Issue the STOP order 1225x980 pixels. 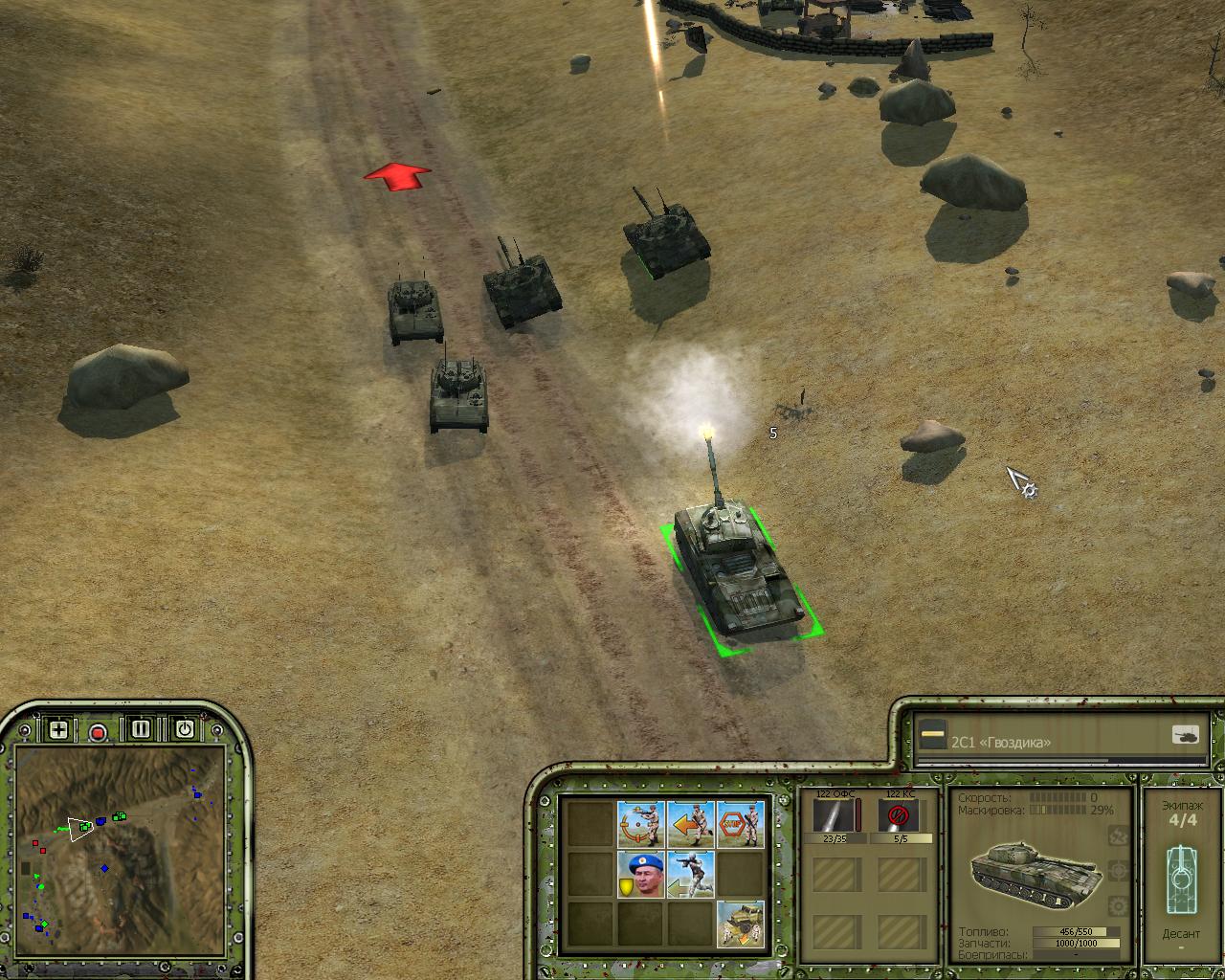[741, 823]
